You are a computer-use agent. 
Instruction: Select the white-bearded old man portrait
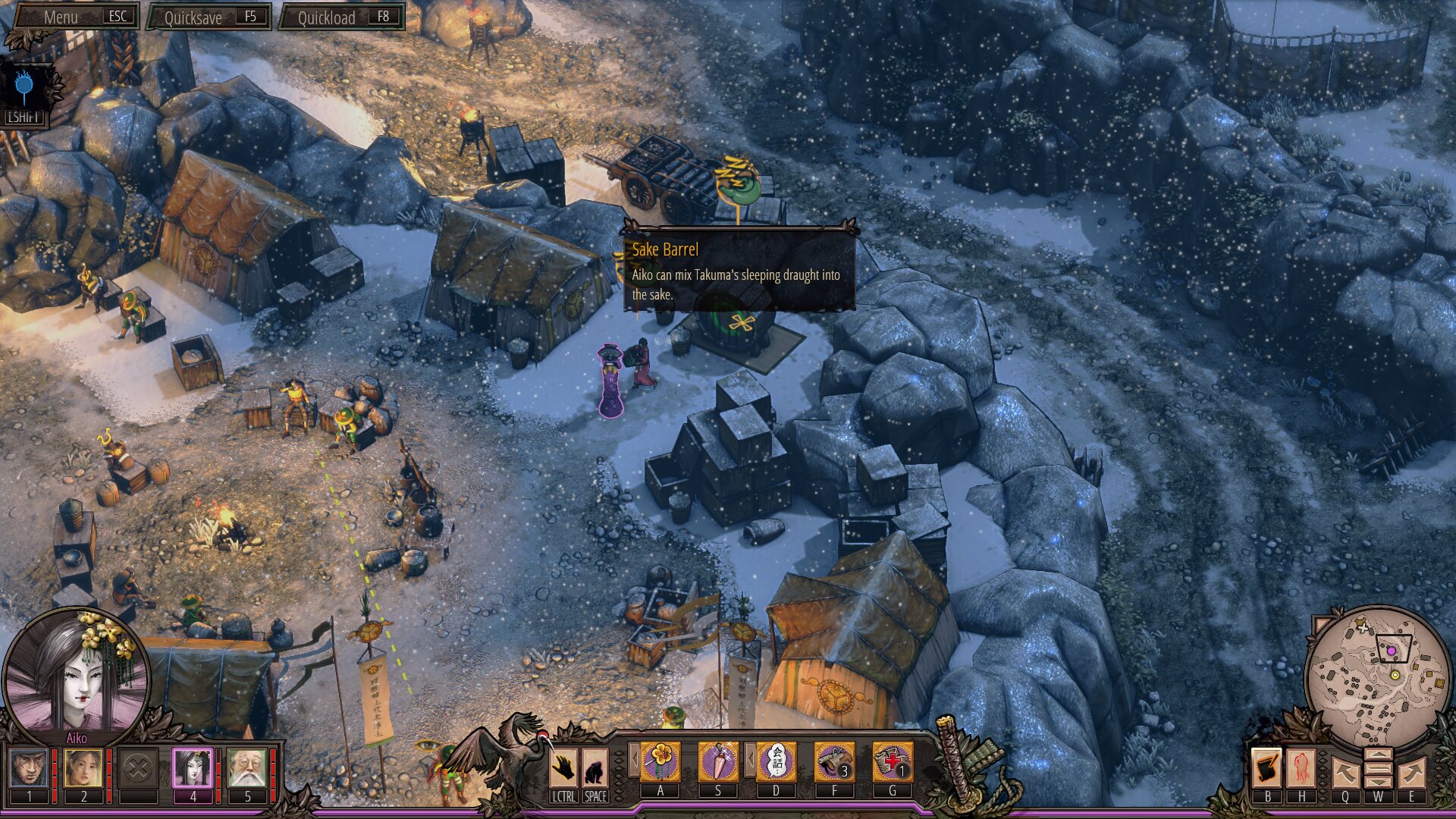(x=247, y=768)
